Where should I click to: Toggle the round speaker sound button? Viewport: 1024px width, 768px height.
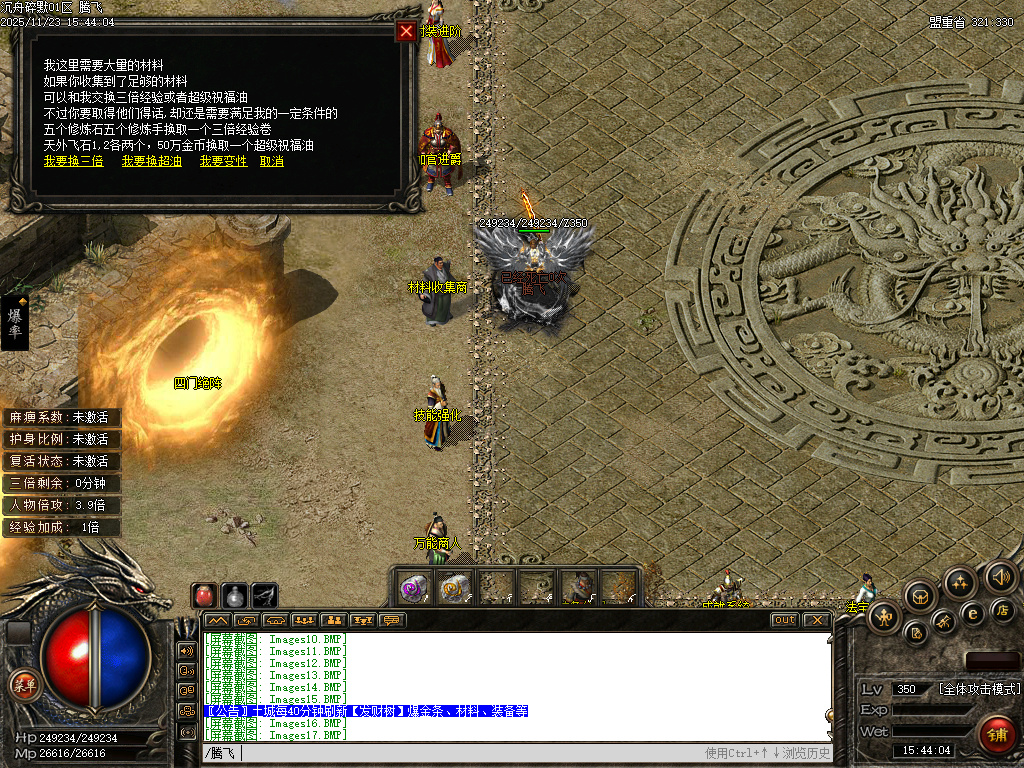coord(1001,576)
